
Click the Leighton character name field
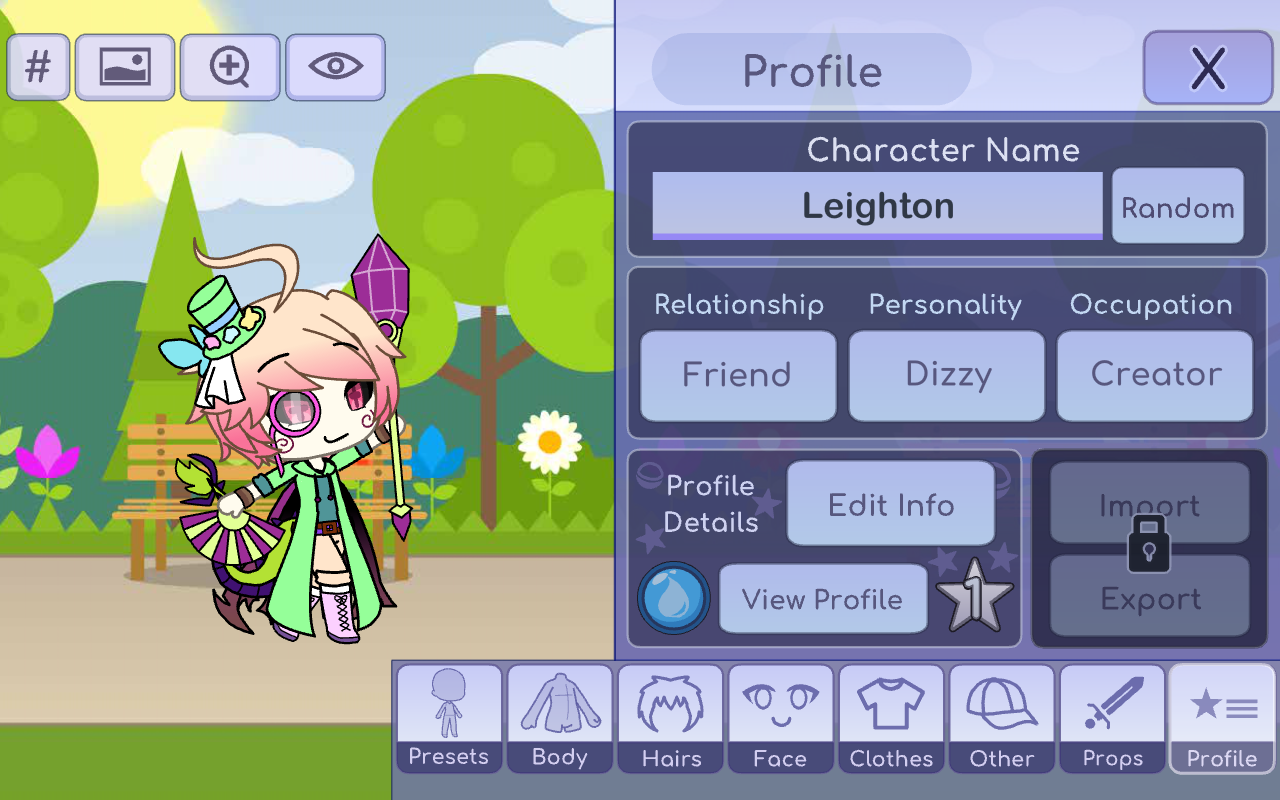tap(877, 206)
